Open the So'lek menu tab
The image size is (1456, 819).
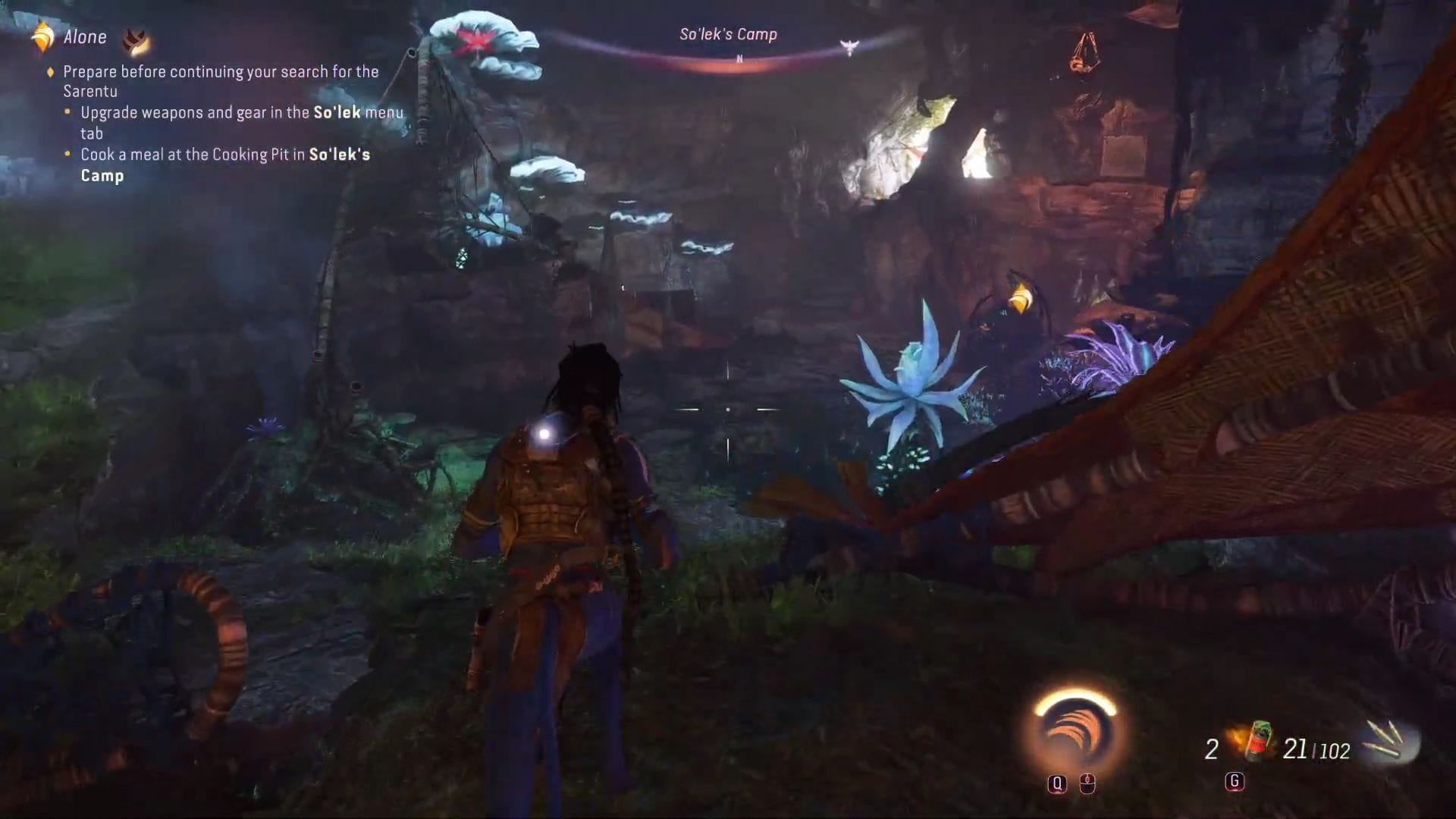coord(336,112)
